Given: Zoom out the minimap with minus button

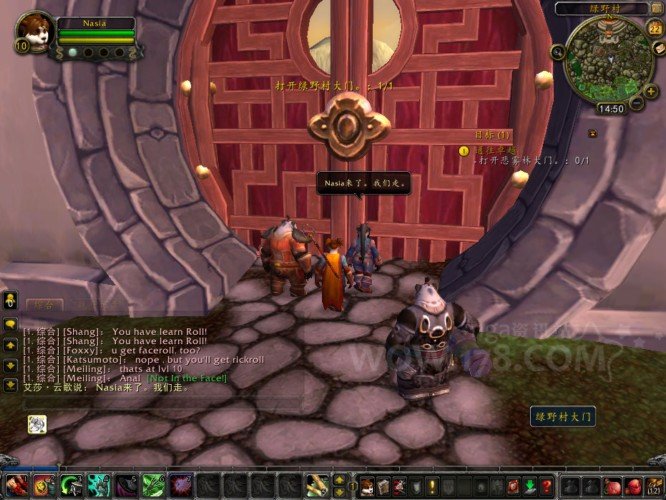Looking at the screenshot, I should [636, 102].
